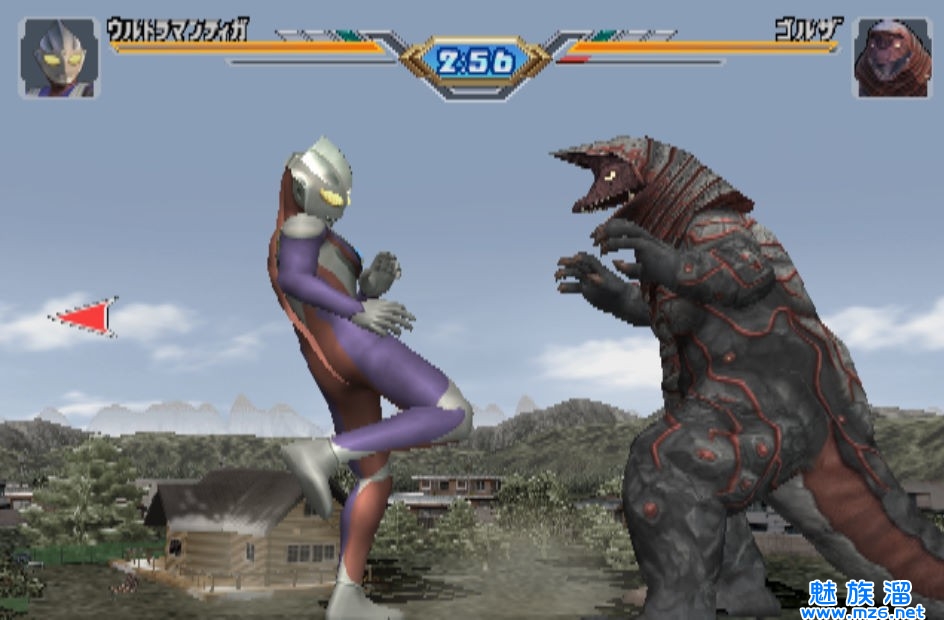
Task: Open the www.mz6.net watermark link
Action: 868,610
